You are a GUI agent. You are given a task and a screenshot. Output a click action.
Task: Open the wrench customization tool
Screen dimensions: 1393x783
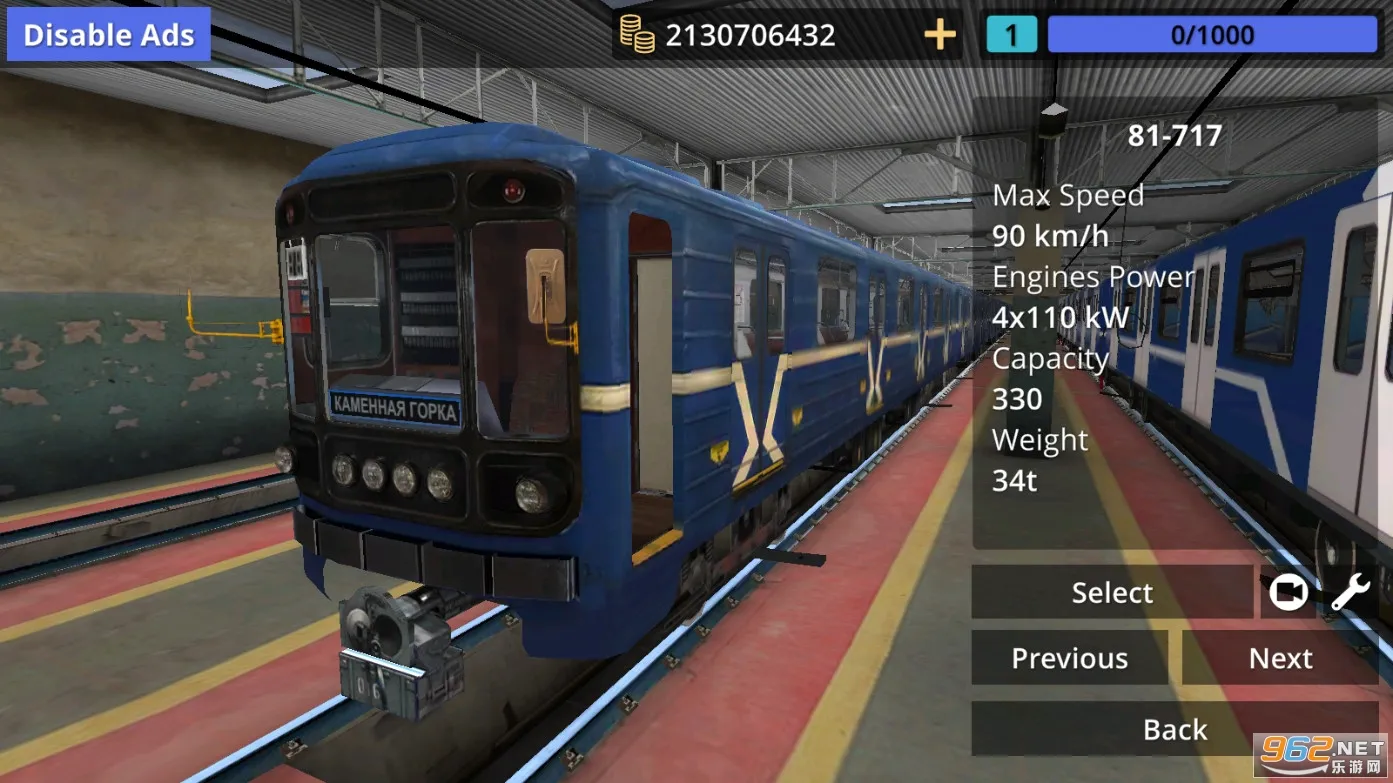(x=1350, y=593)
